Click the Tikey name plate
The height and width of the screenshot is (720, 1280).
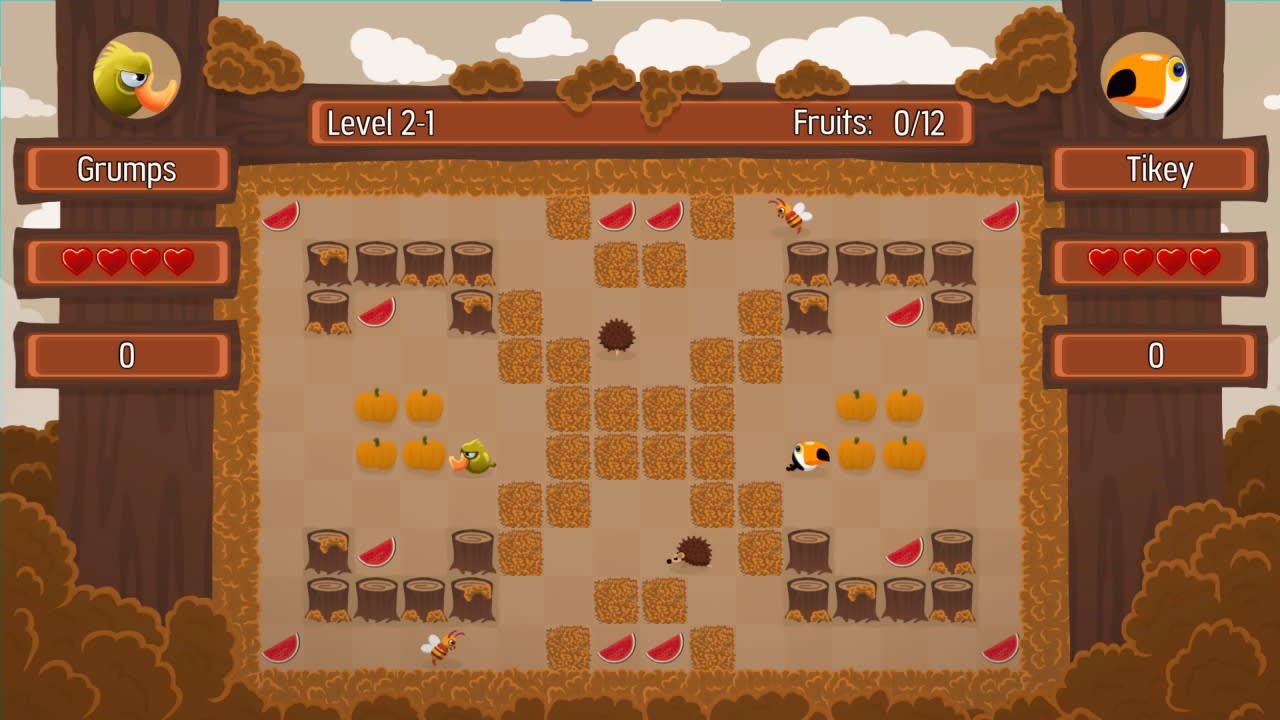tap(1155, 170)
